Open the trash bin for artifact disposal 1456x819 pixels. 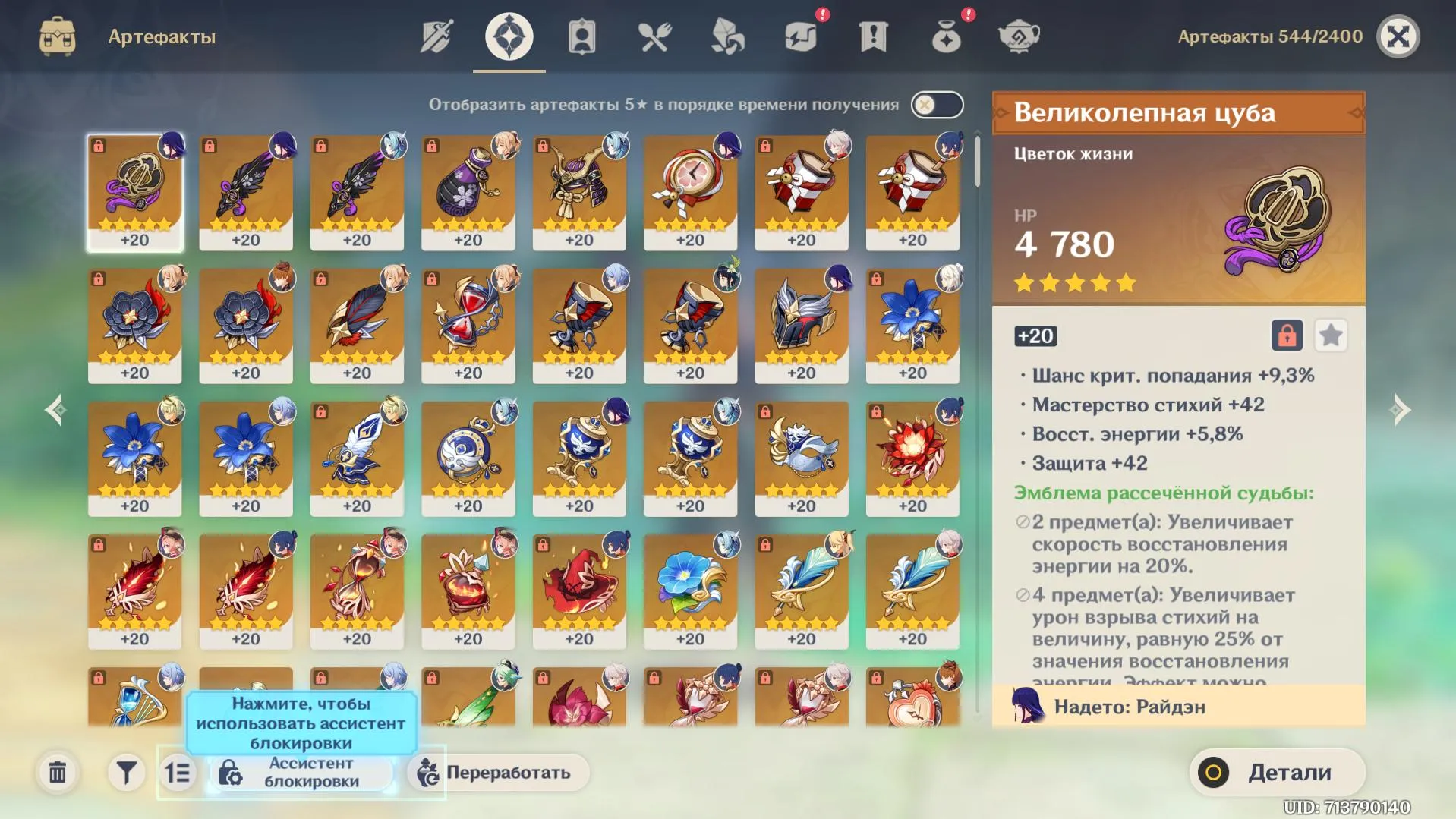57,772
